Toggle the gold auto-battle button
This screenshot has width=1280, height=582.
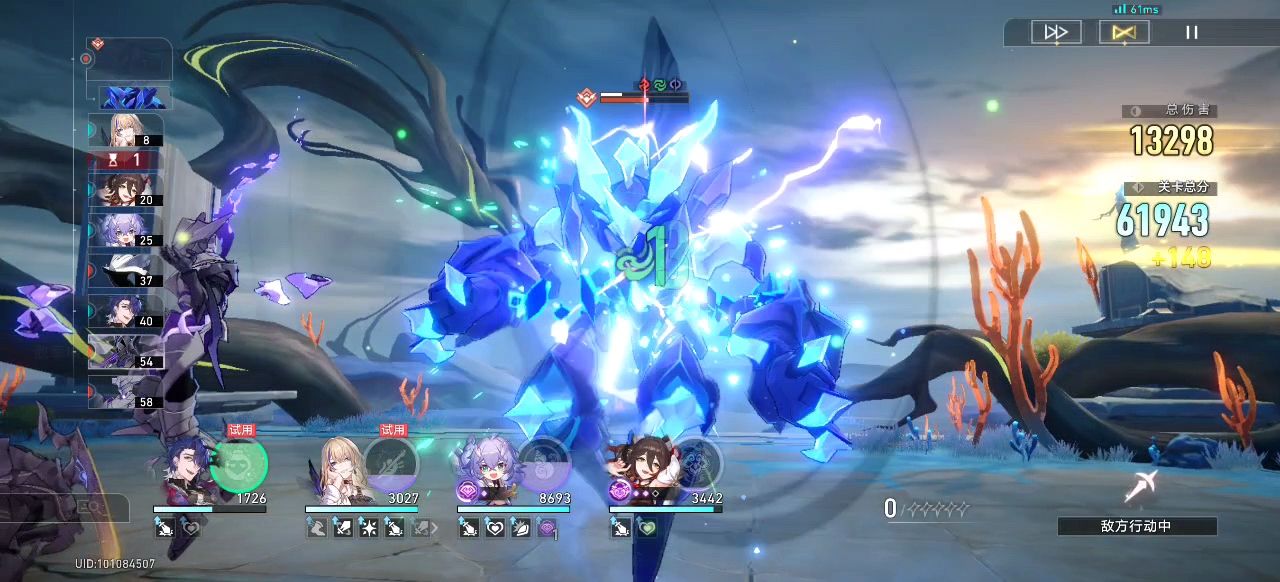1123,32
